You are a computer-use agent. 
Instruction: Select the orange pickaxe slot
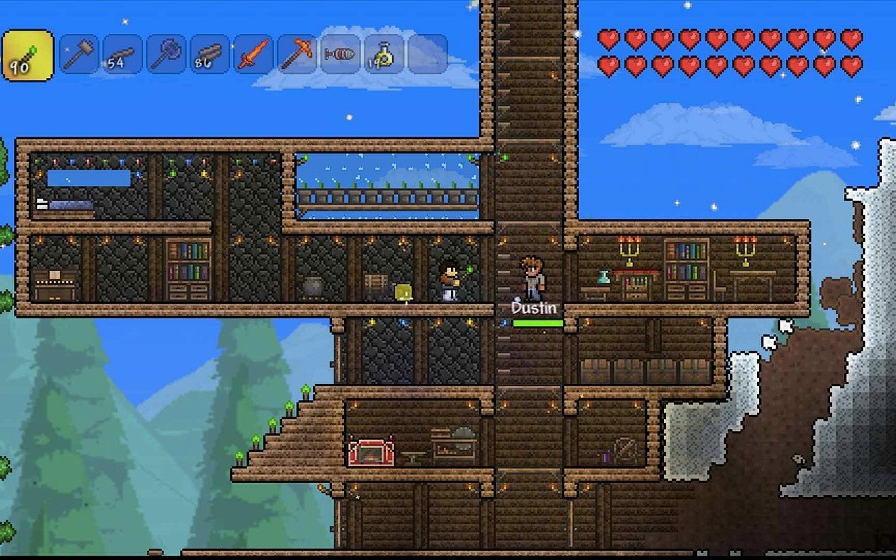(x=297, y=54)
